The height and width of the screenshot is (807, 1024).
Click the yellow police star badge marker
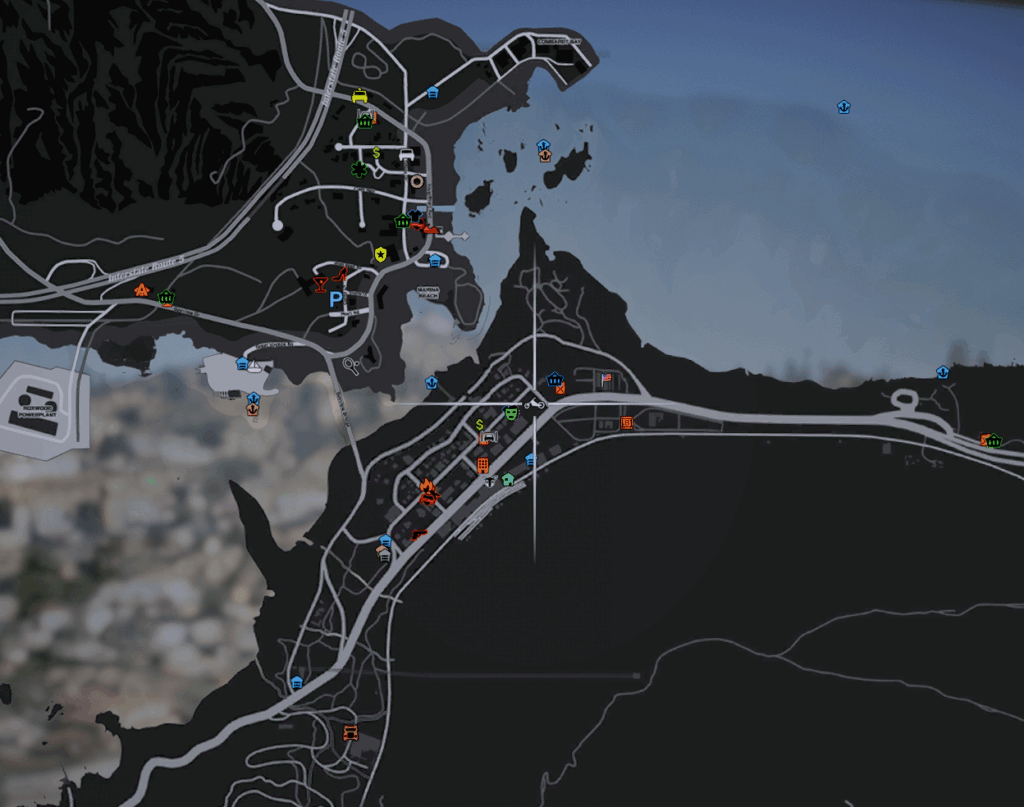click(x=380, y=254)
